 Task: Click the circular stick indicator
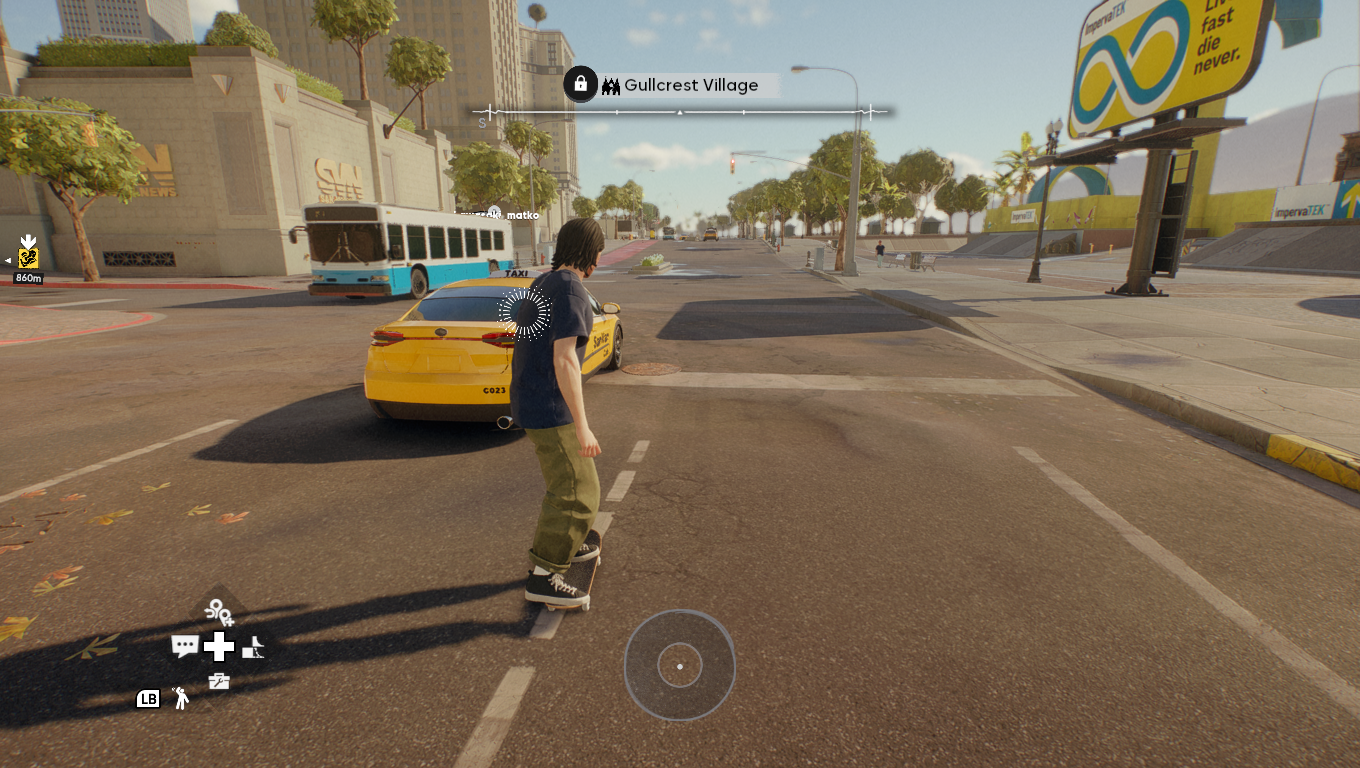tap(680, 665)
